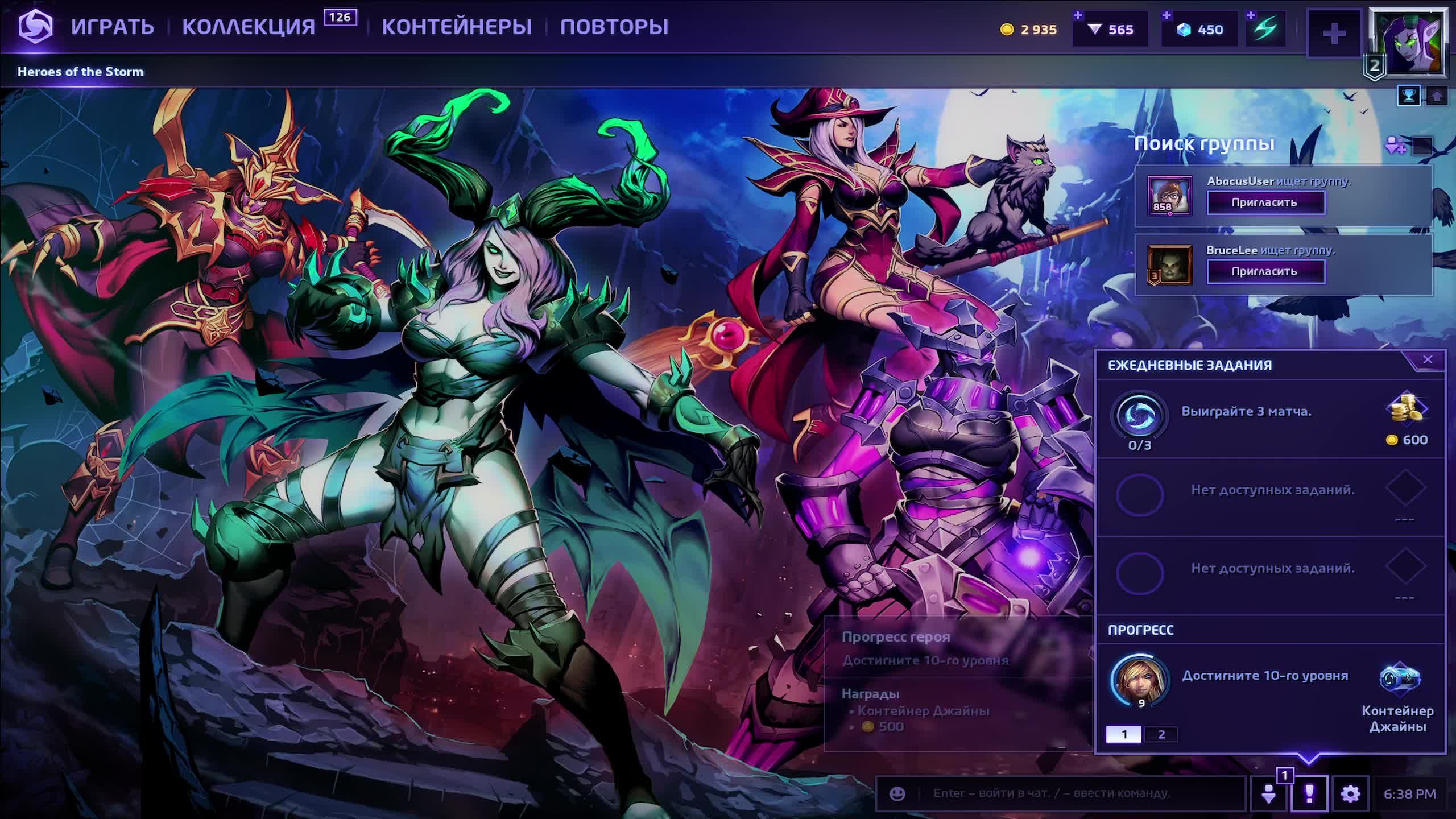Open the boost lightning icon
The width and height of the screenshot is (1456, 819).
click(x=1265, y=30)
